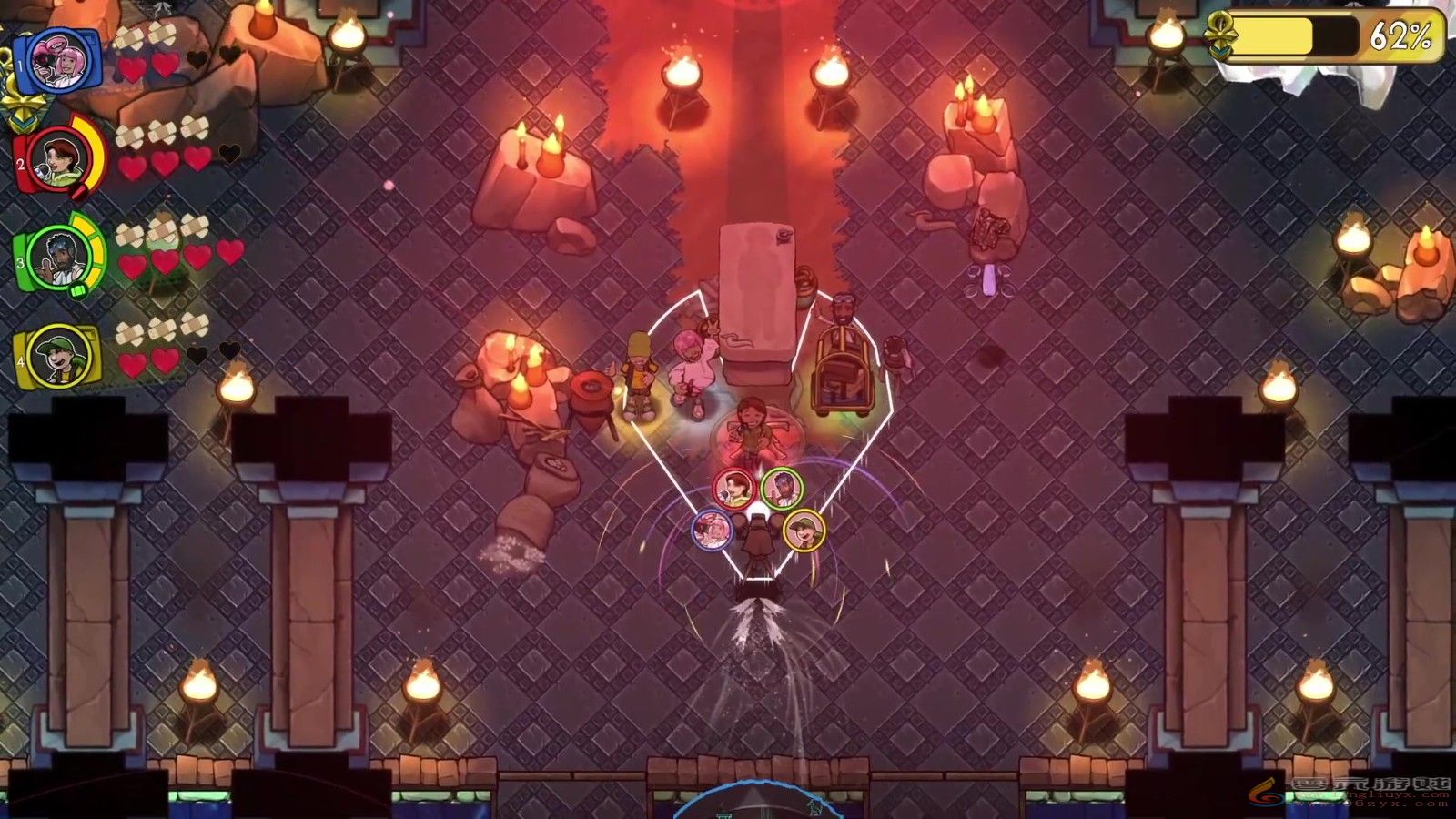The width and height of the screenshot is (1456, 819).
Task: Select the green-ringed player bubble above the camera
Action: click(781, 489)
